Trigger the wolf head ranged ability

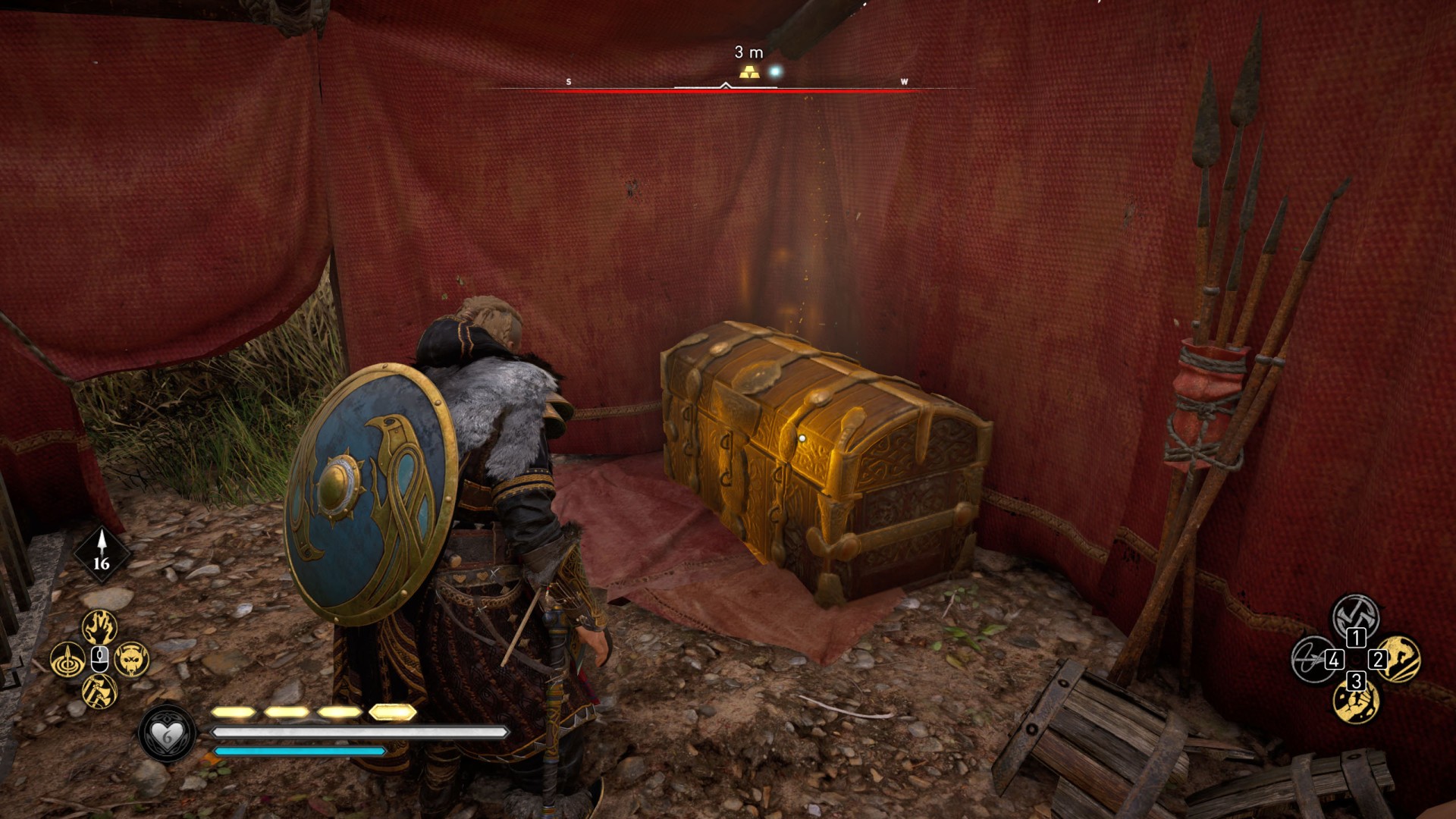click(132, 659)
